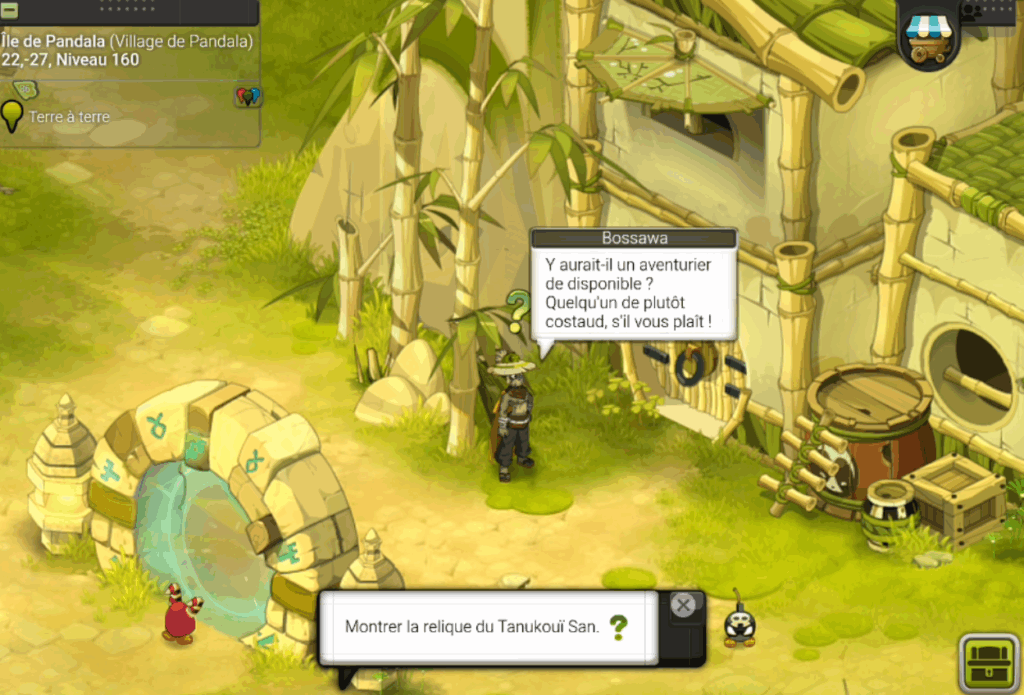Image resolution: width=1024 pixels, height=695 pixels.
Task: Click the colored map pins icon
Action: (x=247, y=97)
